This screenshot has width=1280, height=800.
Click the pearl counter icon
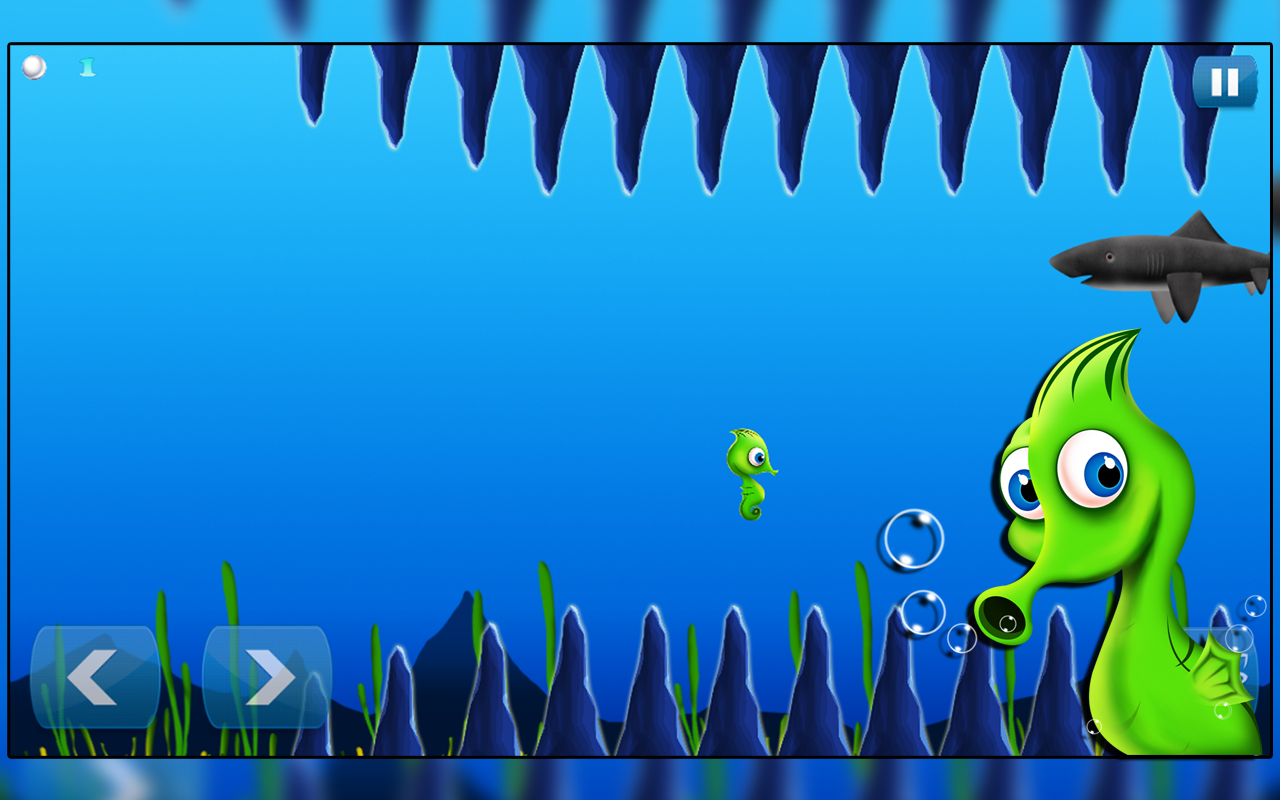click(x=33, y=68)
